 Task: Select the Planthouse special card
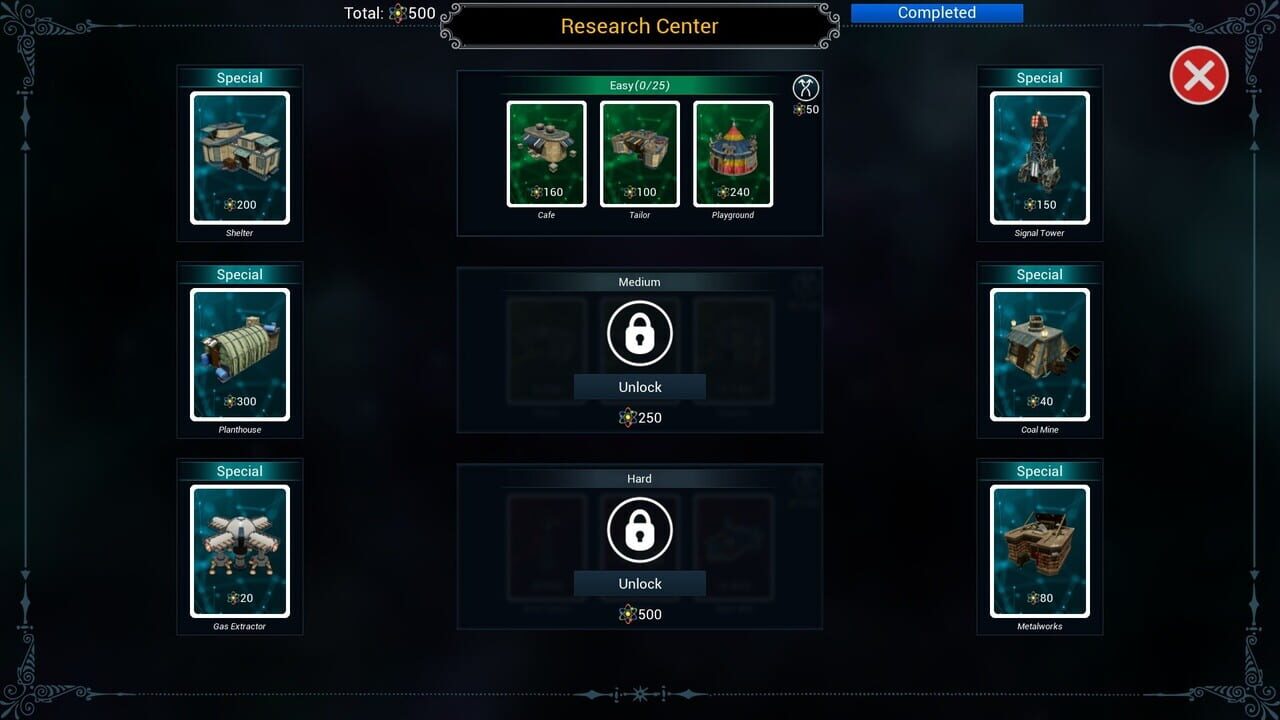pos(240,352)
